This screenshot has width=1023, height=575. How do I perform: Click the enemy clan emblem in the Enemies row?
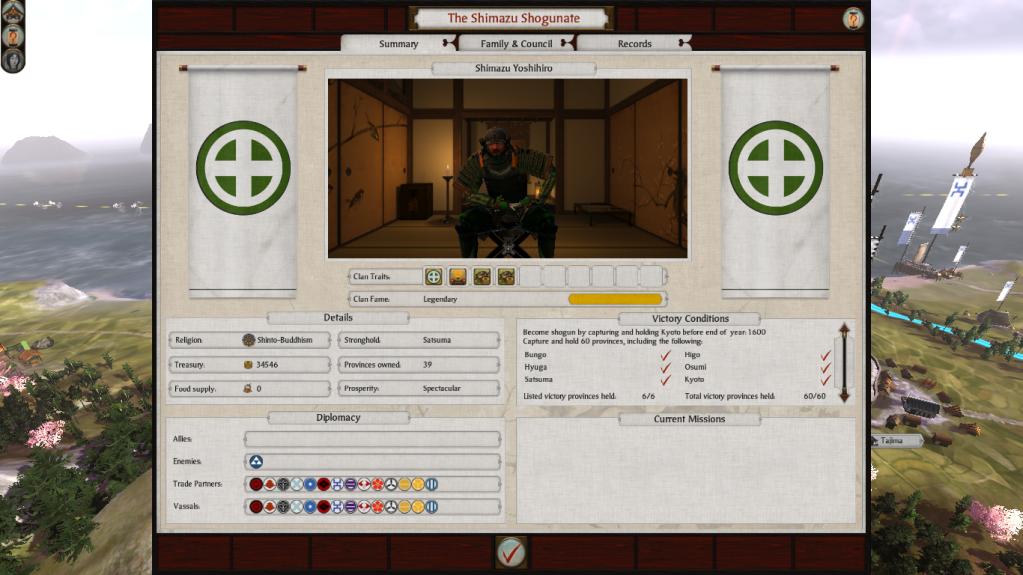click(257, 462)
